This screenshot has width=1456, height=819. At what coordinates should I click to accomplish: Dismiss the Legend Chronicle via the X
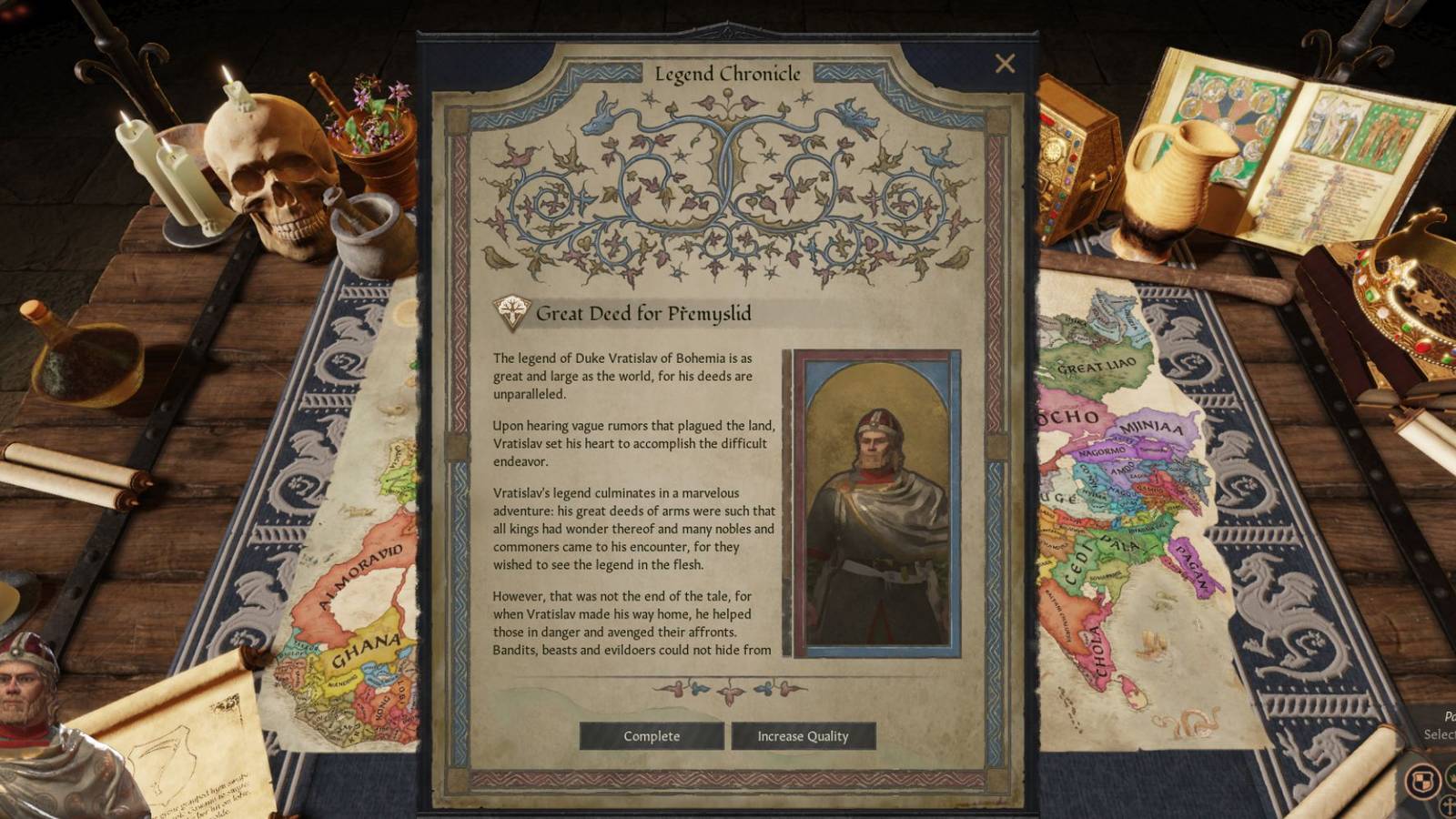pyautogui.click(x=1006, y=62)
